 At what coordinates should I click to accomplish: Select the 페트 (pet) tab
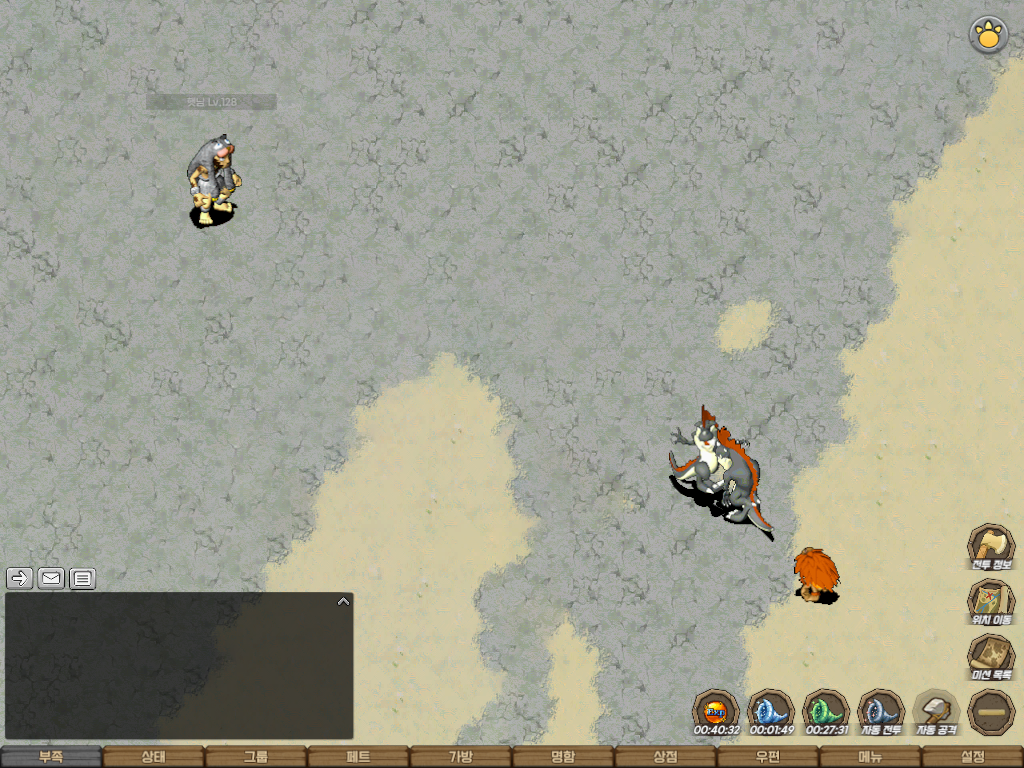pyautogui.click(x=358, y=757)
